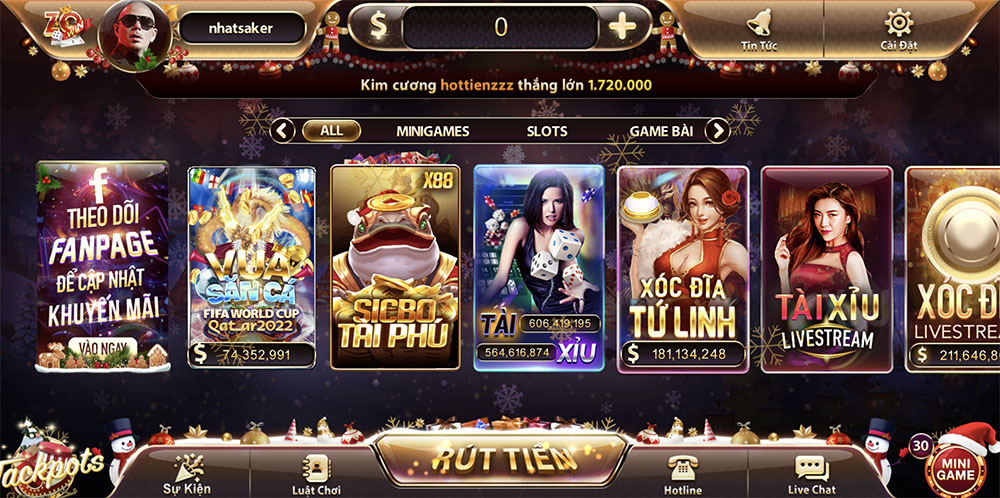Open Cài Đặt settings gear

click(x=899, y=28)
